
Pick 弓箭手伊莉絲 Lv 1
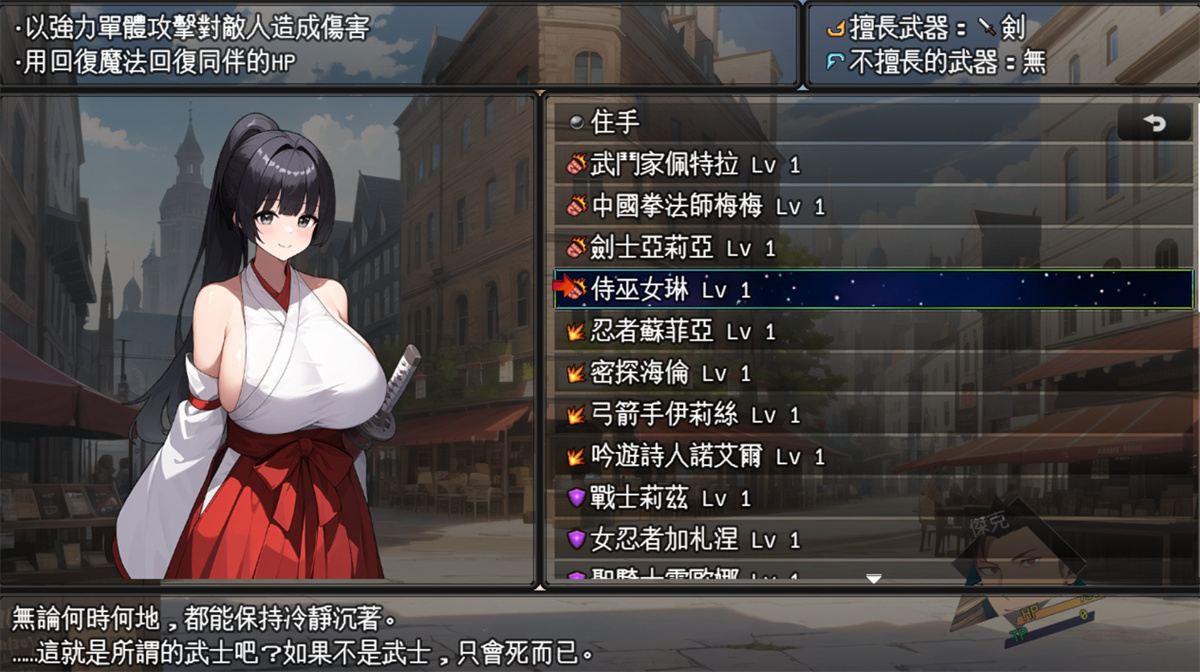coord(695,415)
